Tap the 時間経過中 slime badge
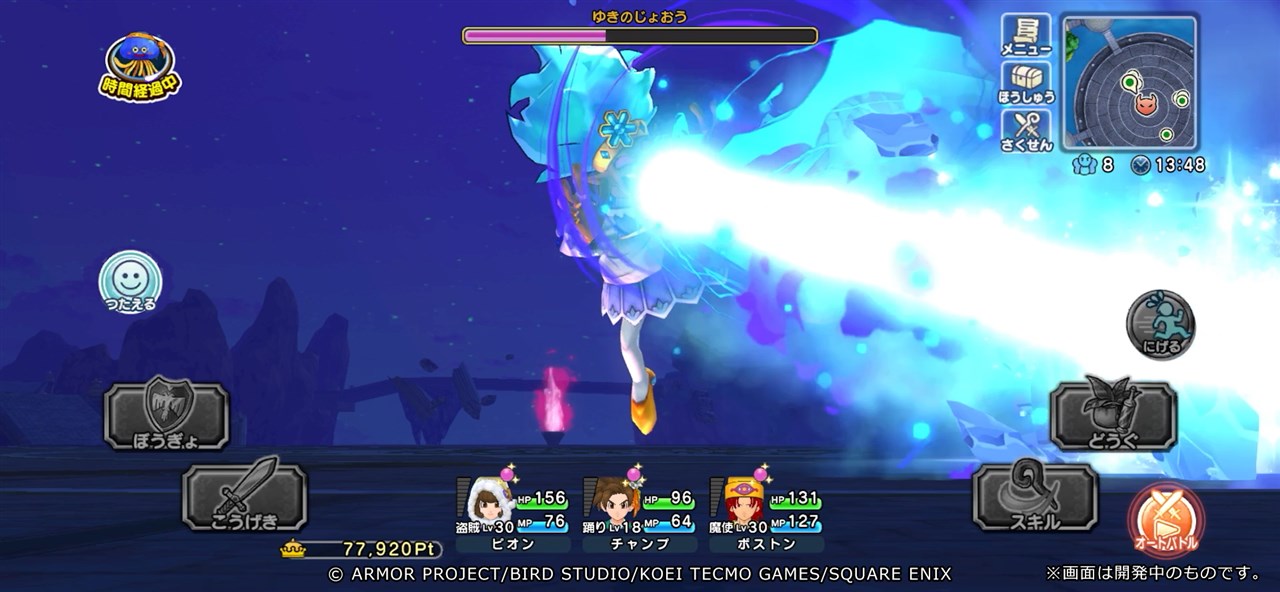 coord(141,66)
